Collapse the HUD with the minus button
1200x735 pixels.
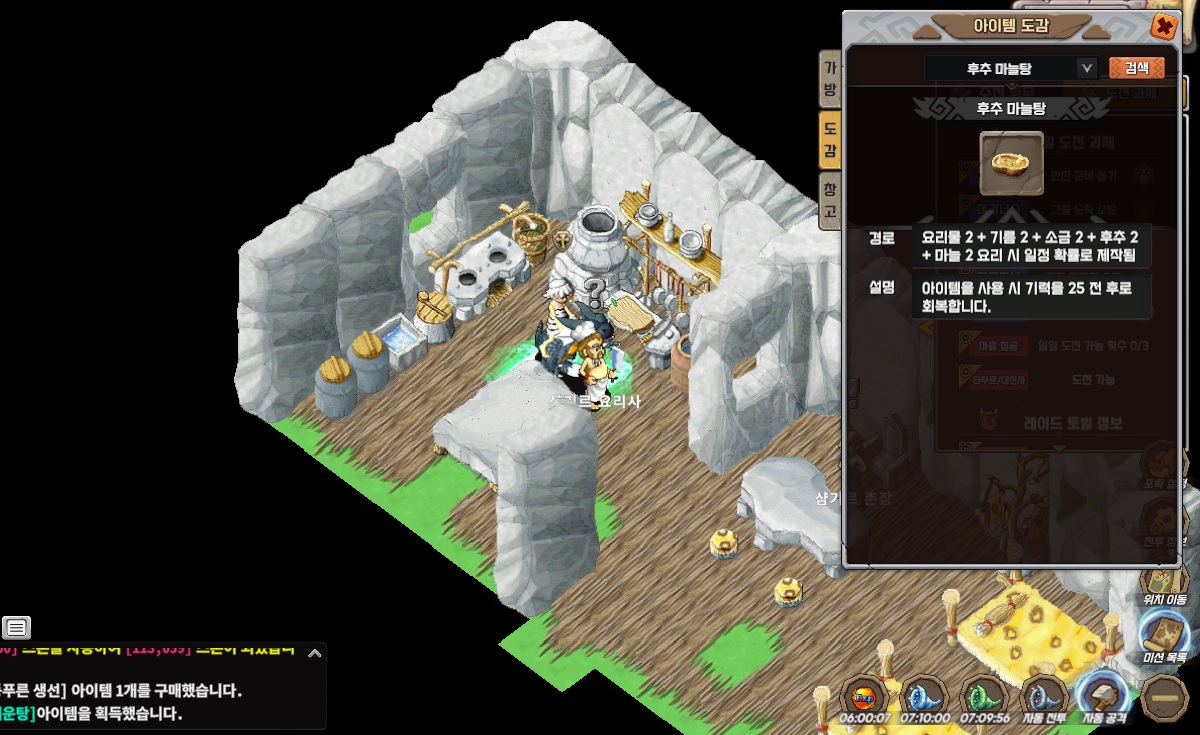tap(1164, 697)
